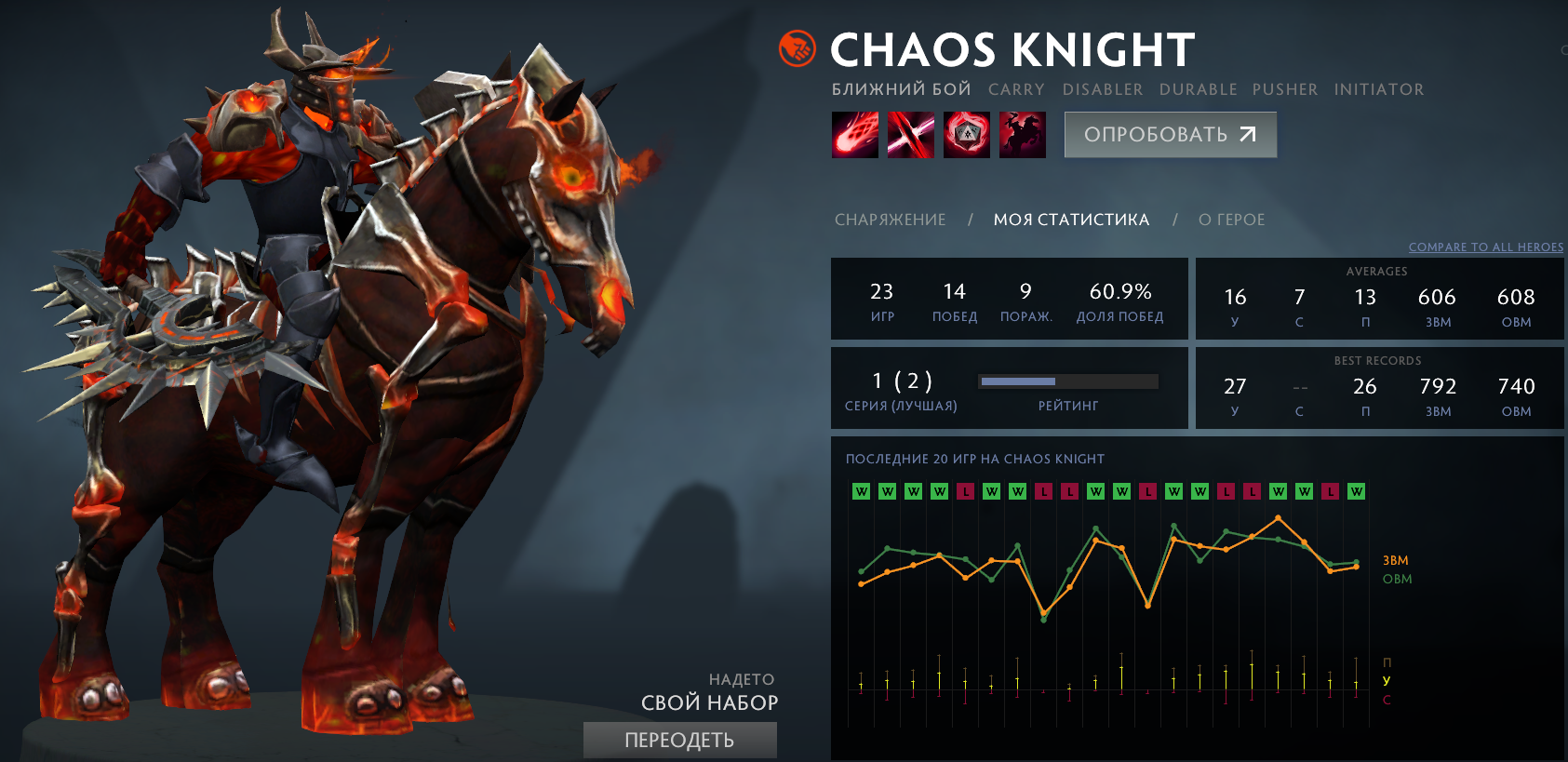
Task: Follow the Compare To All Heroes link
Action: coord(1485,247)
